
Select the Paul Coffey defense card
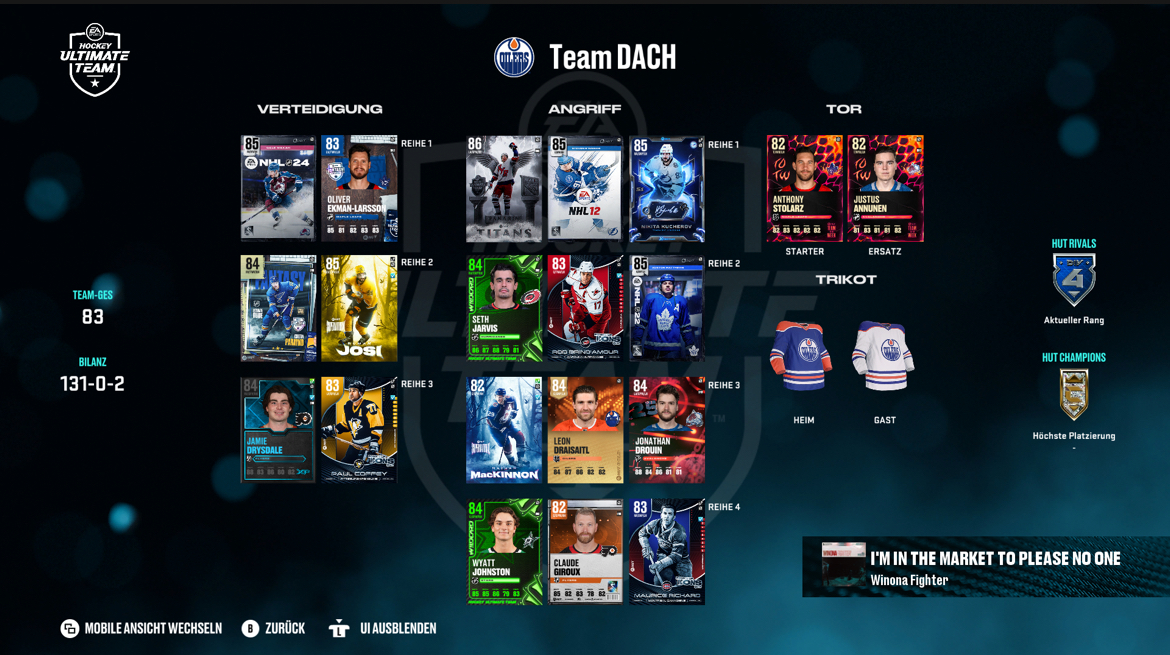coord(359,430)
